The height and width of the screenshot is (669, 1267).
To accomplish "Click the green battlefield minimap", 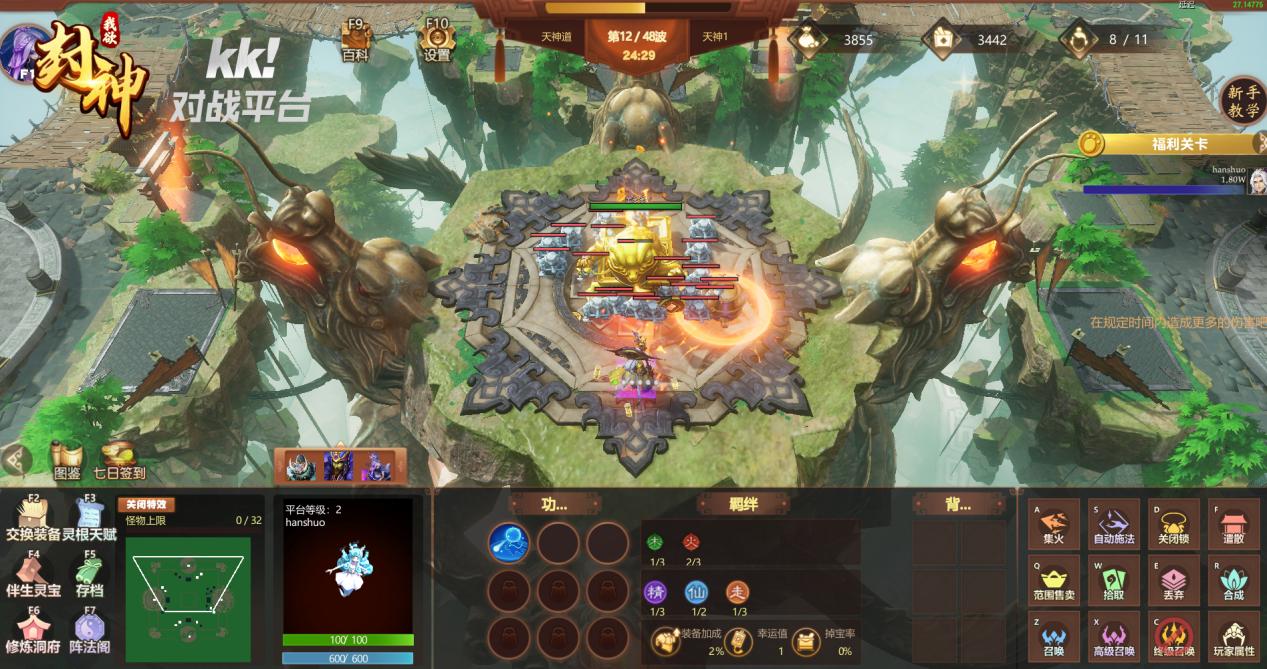I will pos(190,590).
